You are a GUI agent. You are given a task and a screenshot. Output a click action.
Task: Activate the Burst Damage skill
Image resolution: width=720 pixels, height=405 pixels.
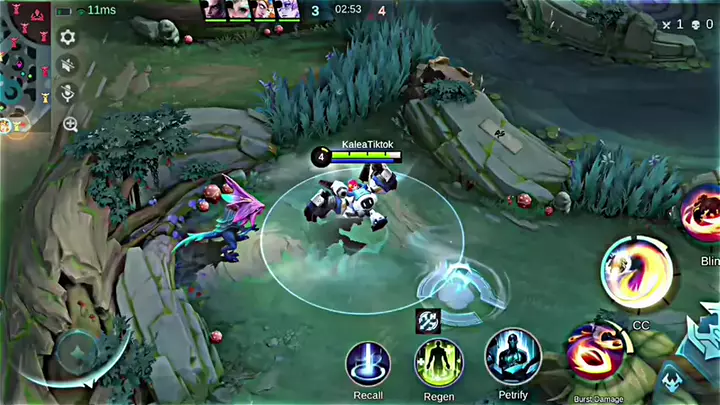(596, 355)
